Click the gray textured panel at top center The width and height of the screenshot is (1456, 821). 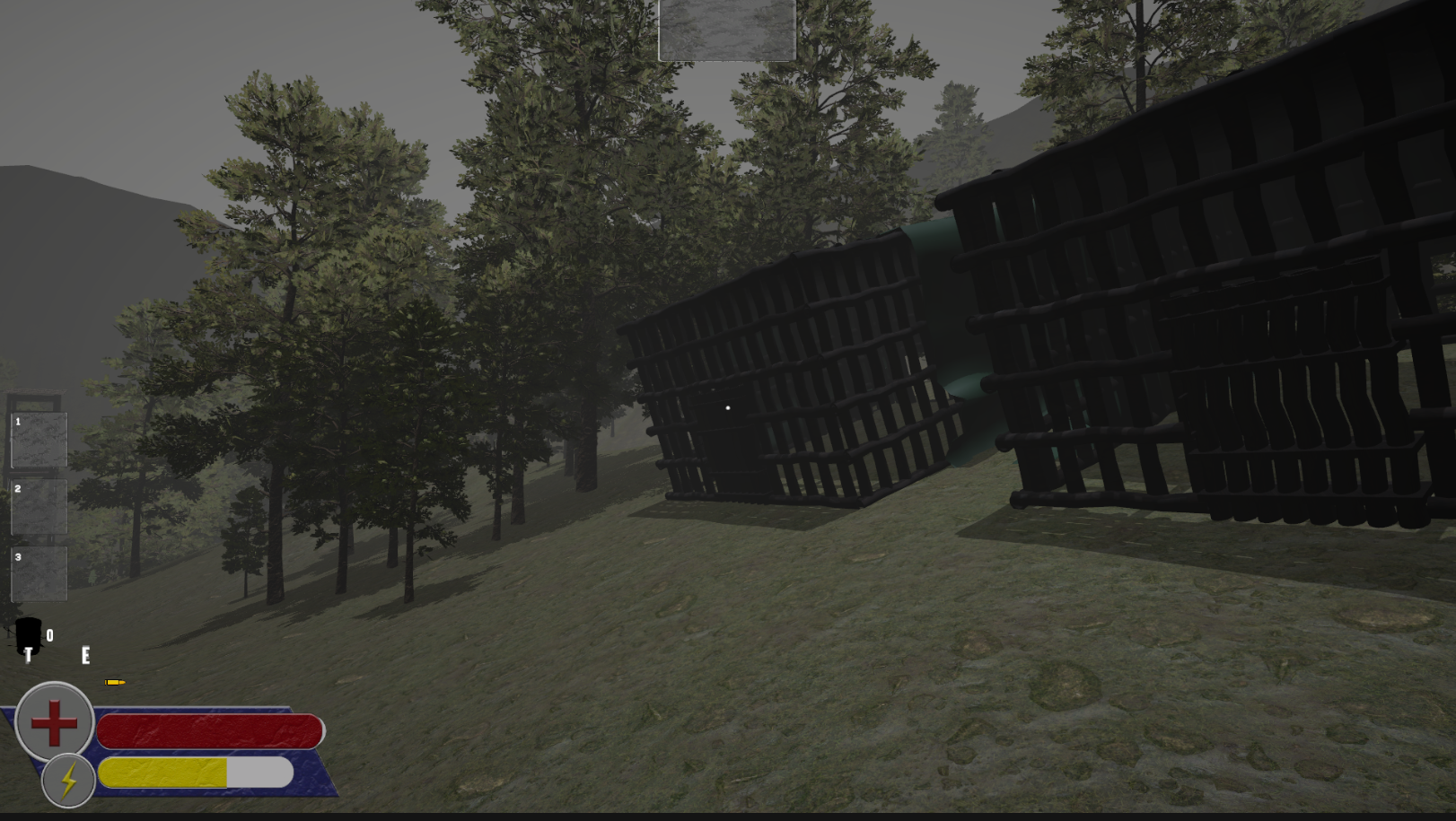(x=727, y=30)
